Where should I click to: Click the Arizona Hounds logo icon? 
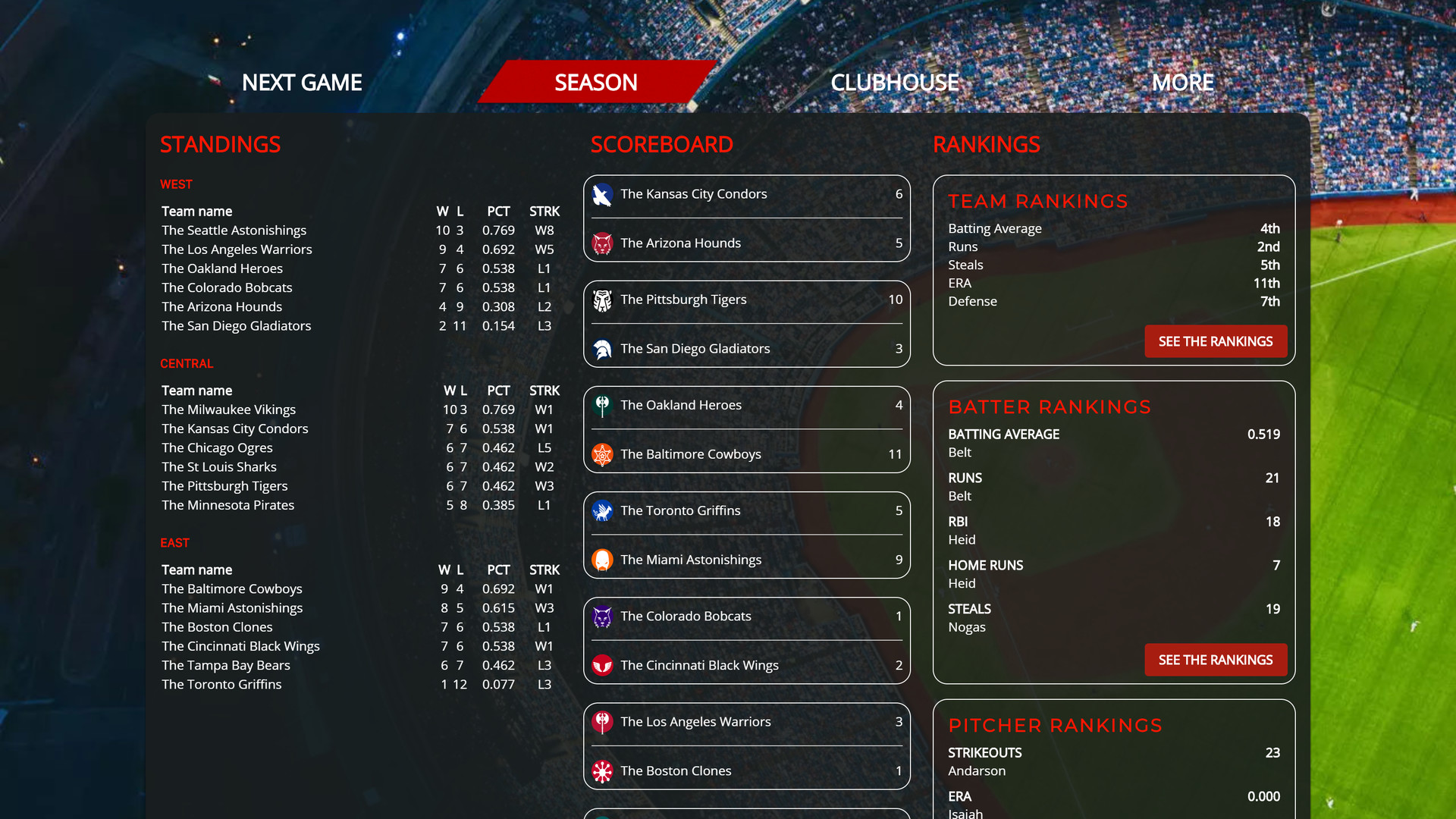[x=602, y=243]
